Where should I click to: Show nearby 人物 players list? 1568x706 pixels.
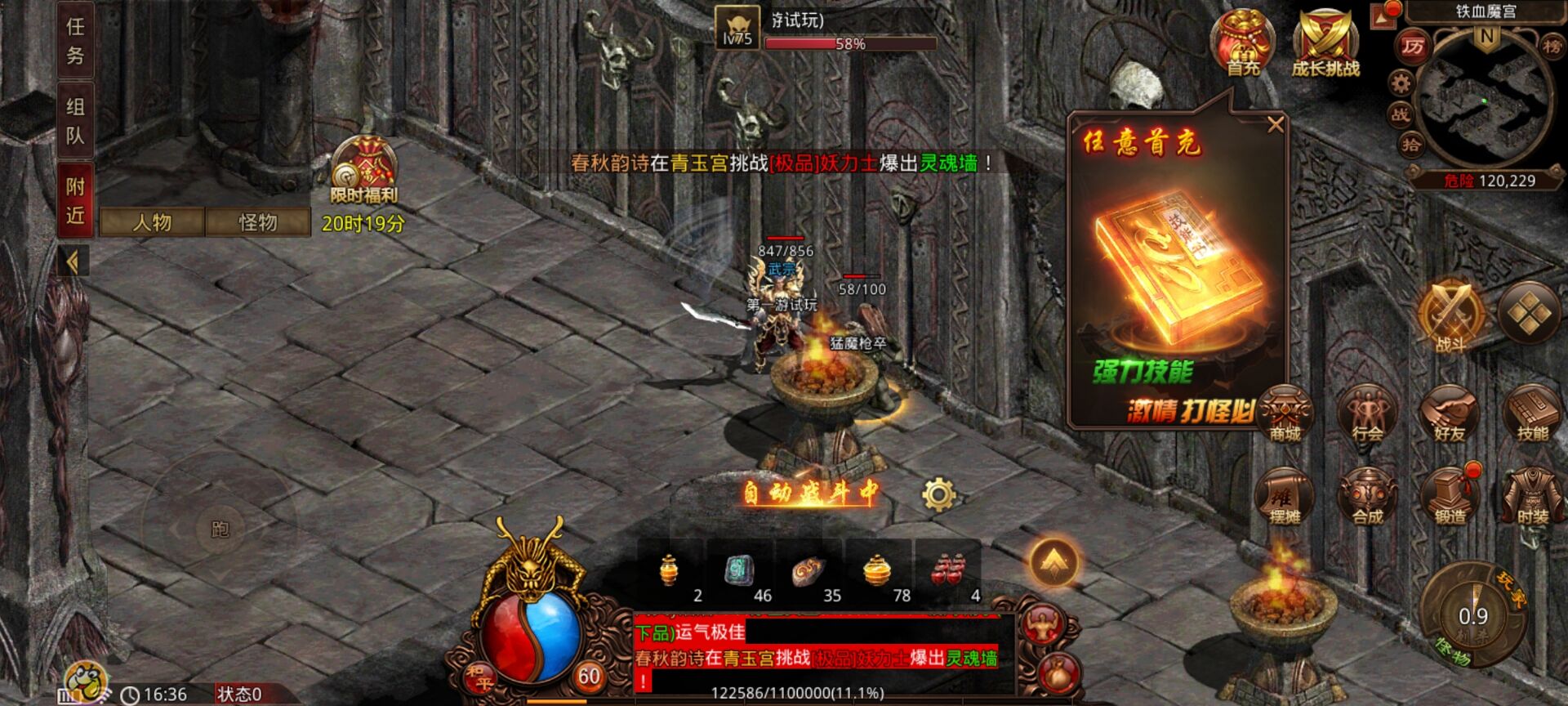point(152,222)
